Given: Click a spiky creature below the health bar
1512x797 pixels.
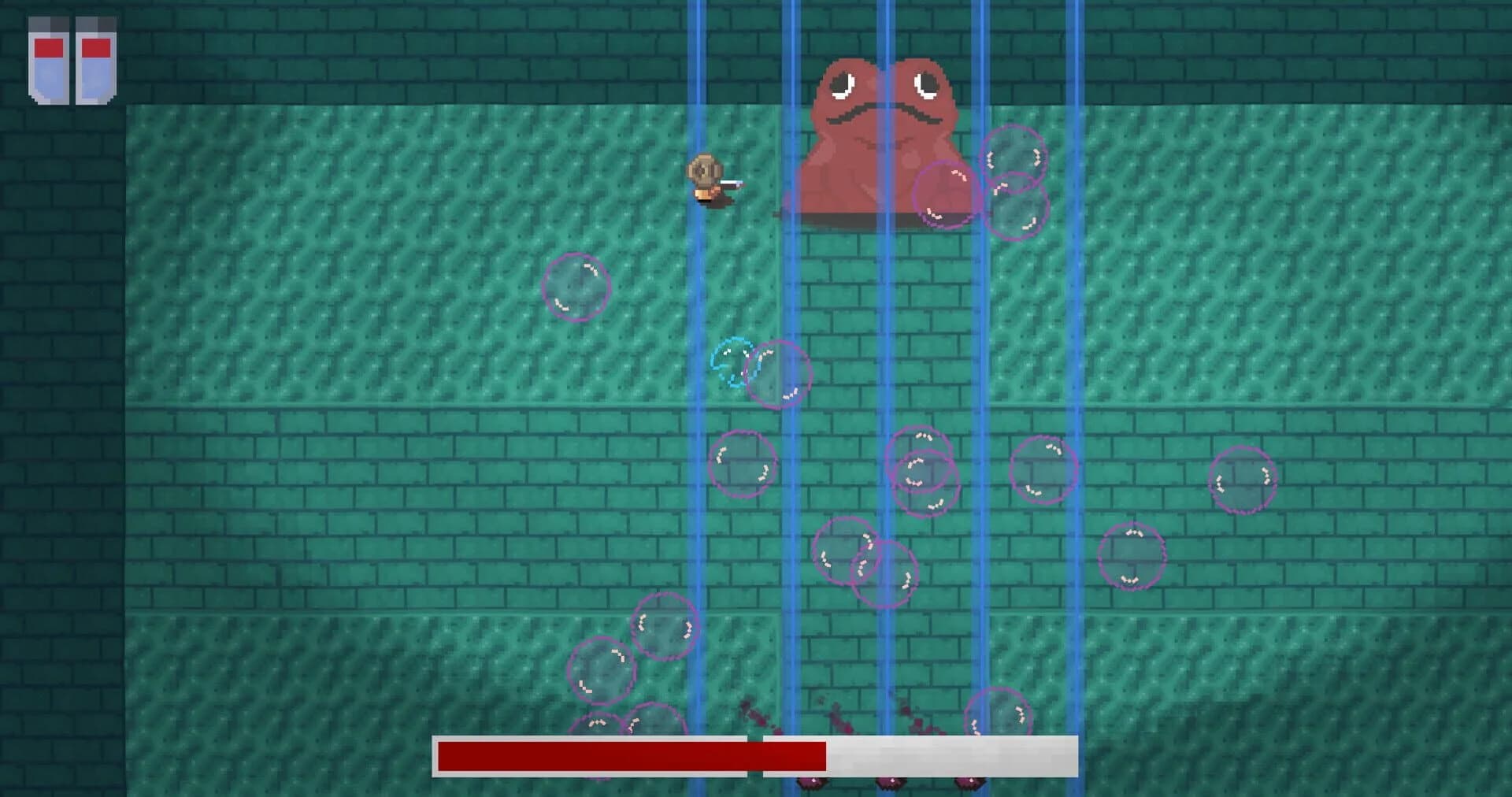Looking at the screenshot, I should pyautogui.click(x=811, y=784).
